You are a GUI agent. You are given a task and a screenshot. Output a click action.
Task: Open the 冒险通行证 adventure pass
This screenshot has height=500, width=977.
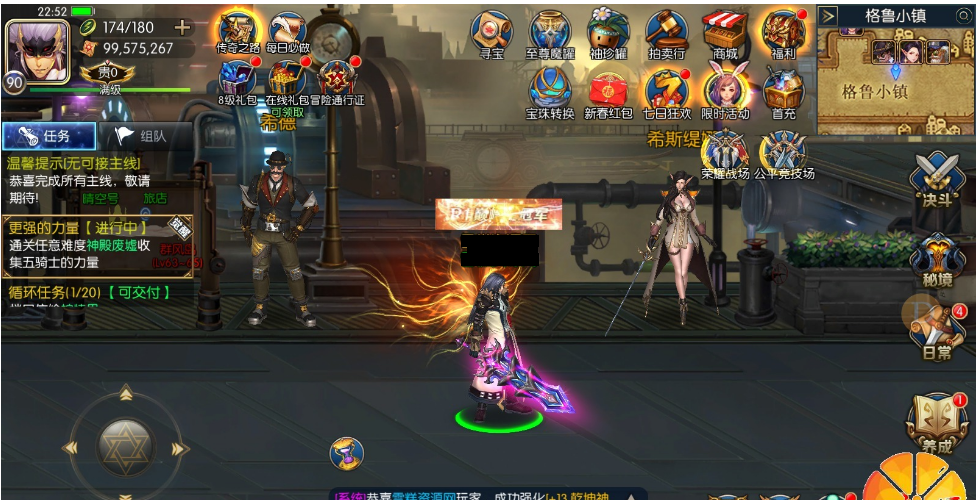click(337, 77)
